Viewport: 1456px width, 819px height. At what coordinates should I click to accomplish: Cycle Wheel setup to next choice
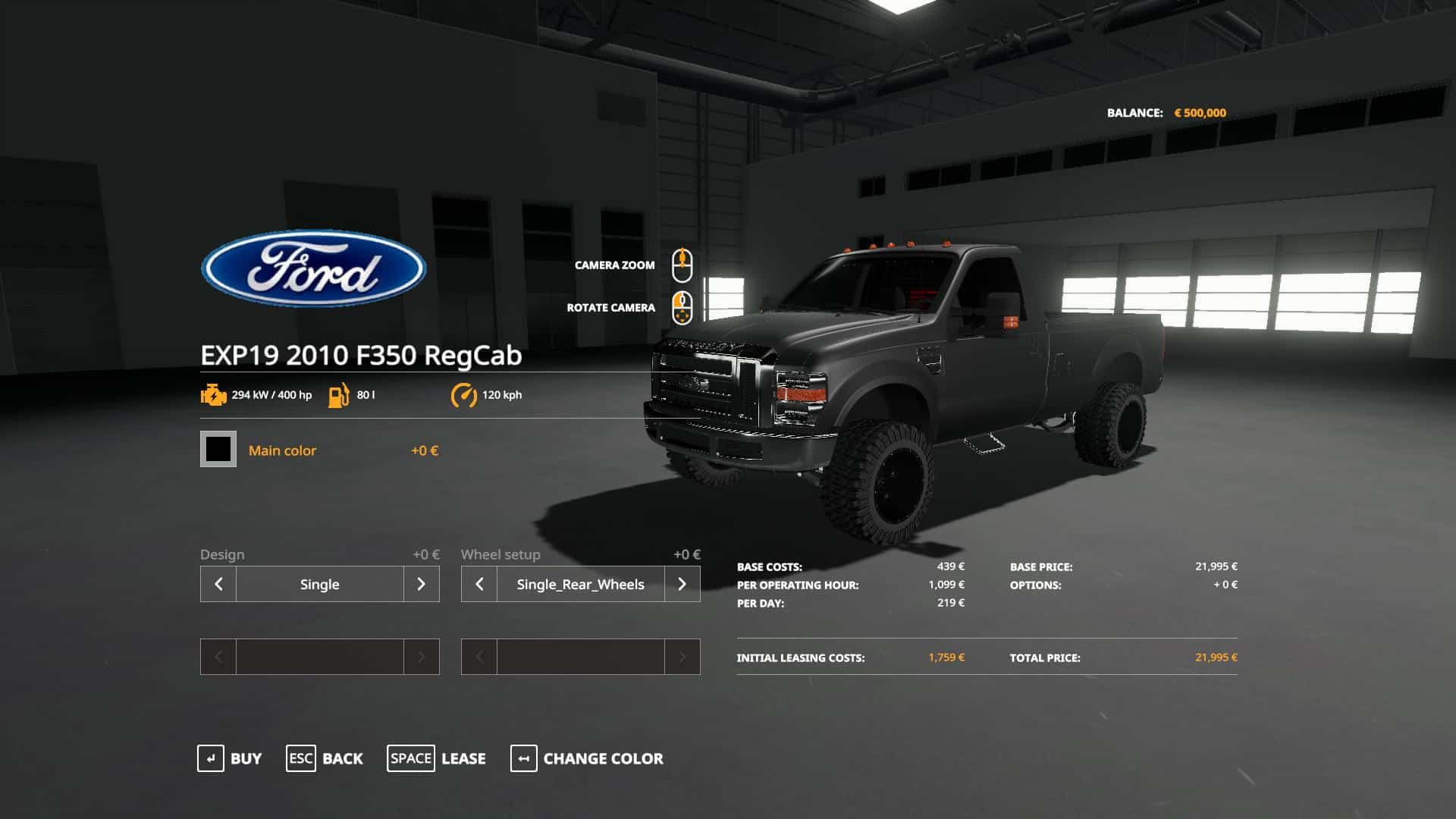(682, 584)
